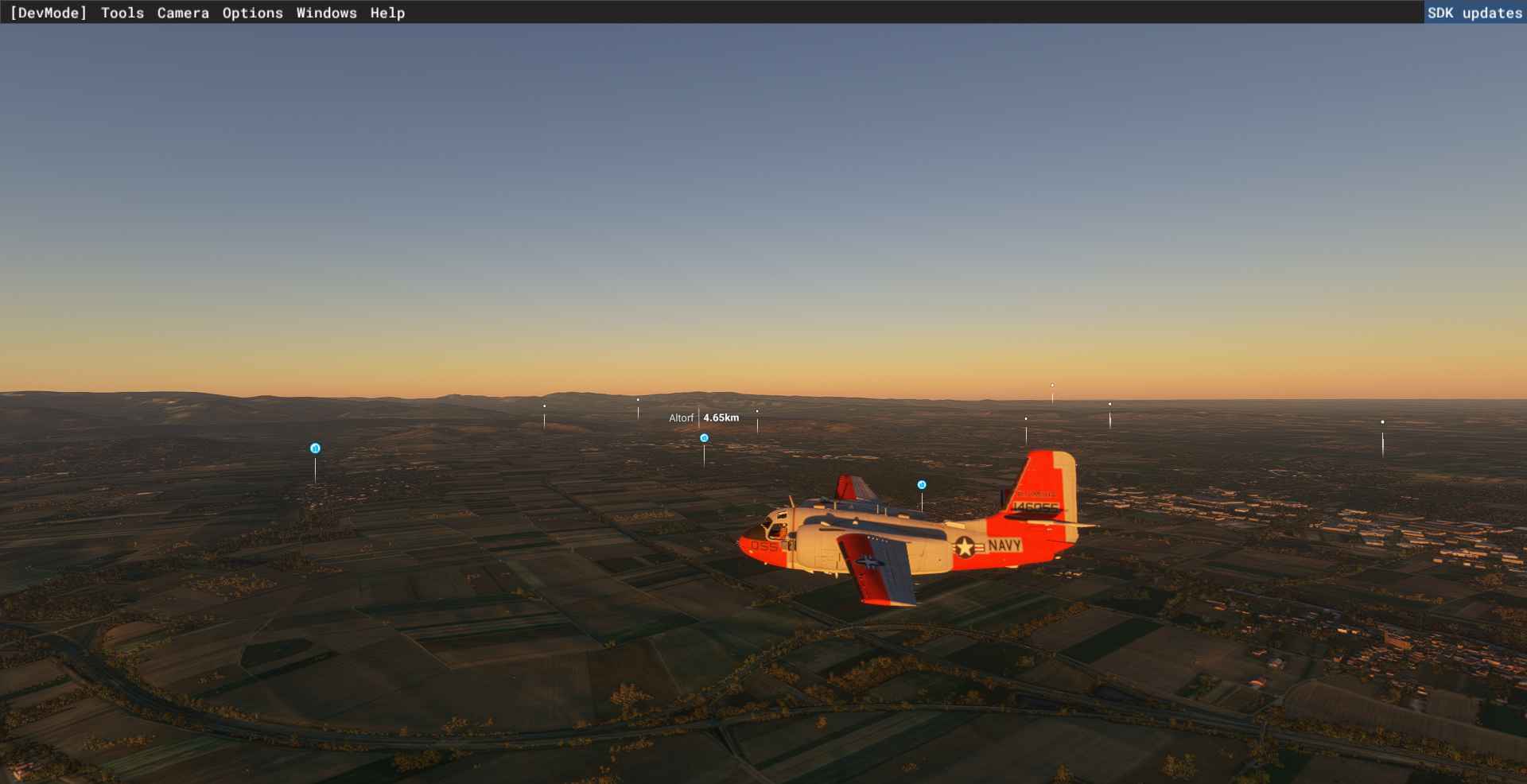
Task: Open the Options menu
Action: click(252, 13)
